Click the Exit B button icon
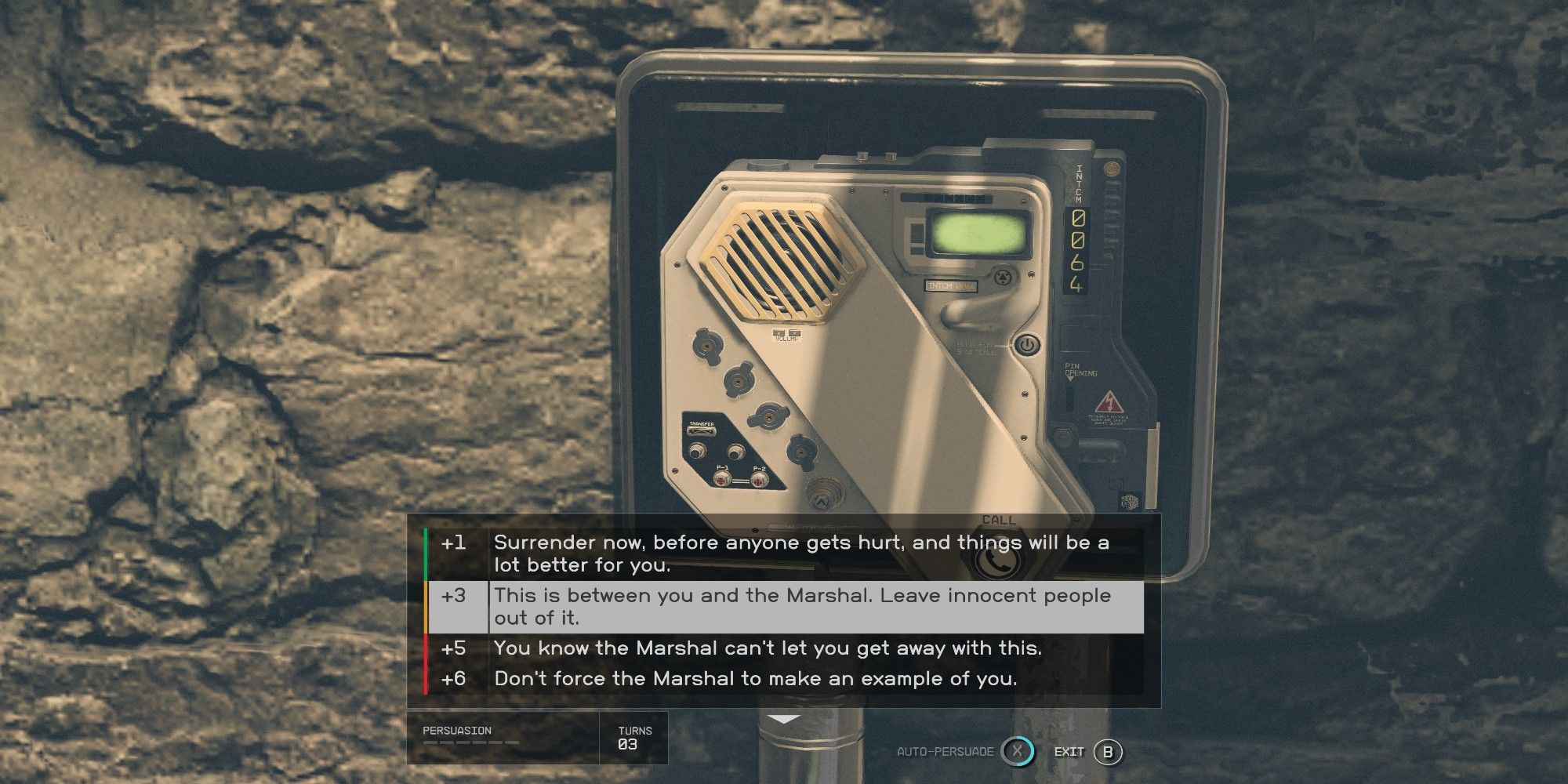 coord(1107,750)
